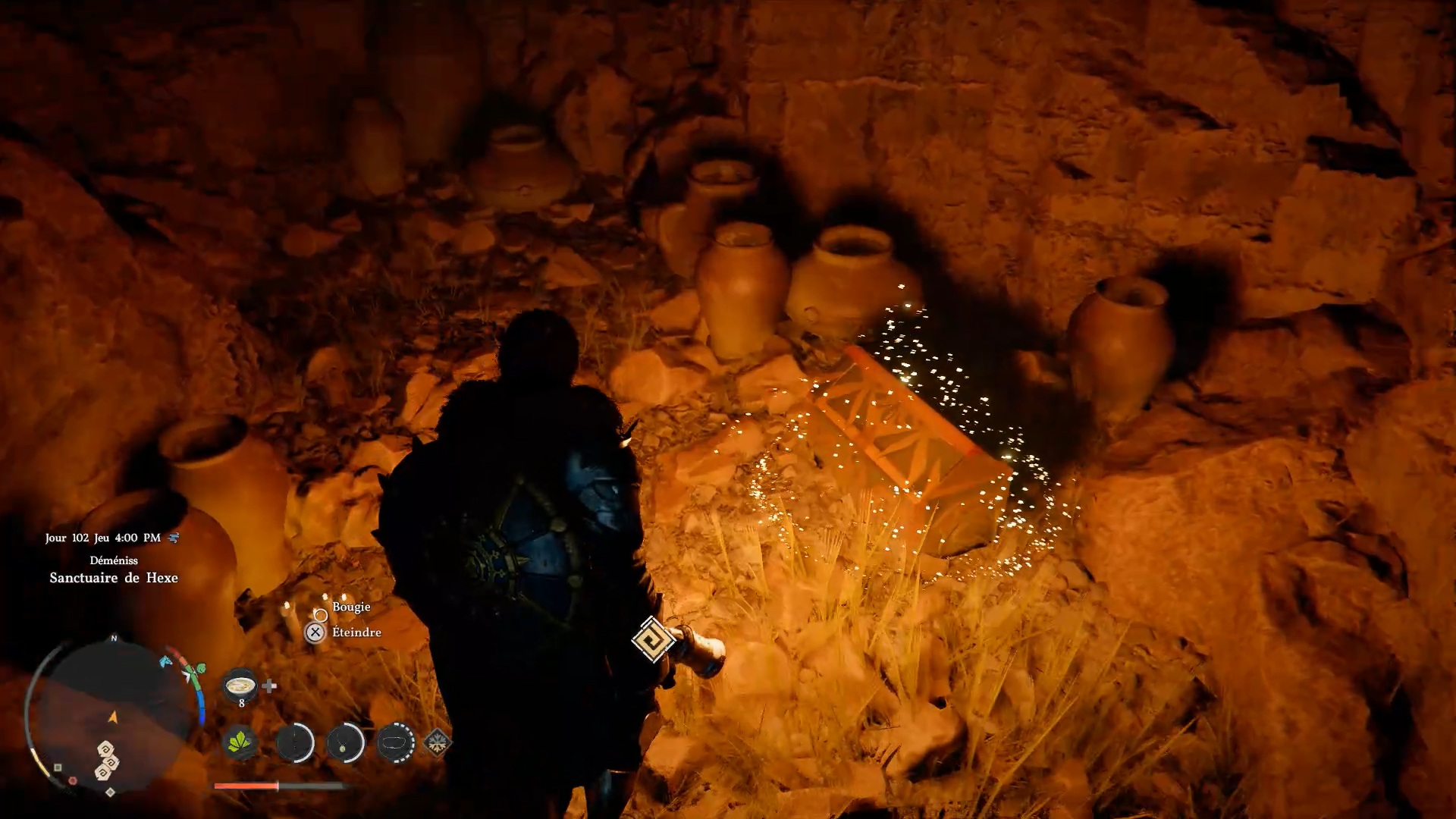The image size is (1456, 819).
Task: Click the spiral stone markers on minimap
Action: 107,761
